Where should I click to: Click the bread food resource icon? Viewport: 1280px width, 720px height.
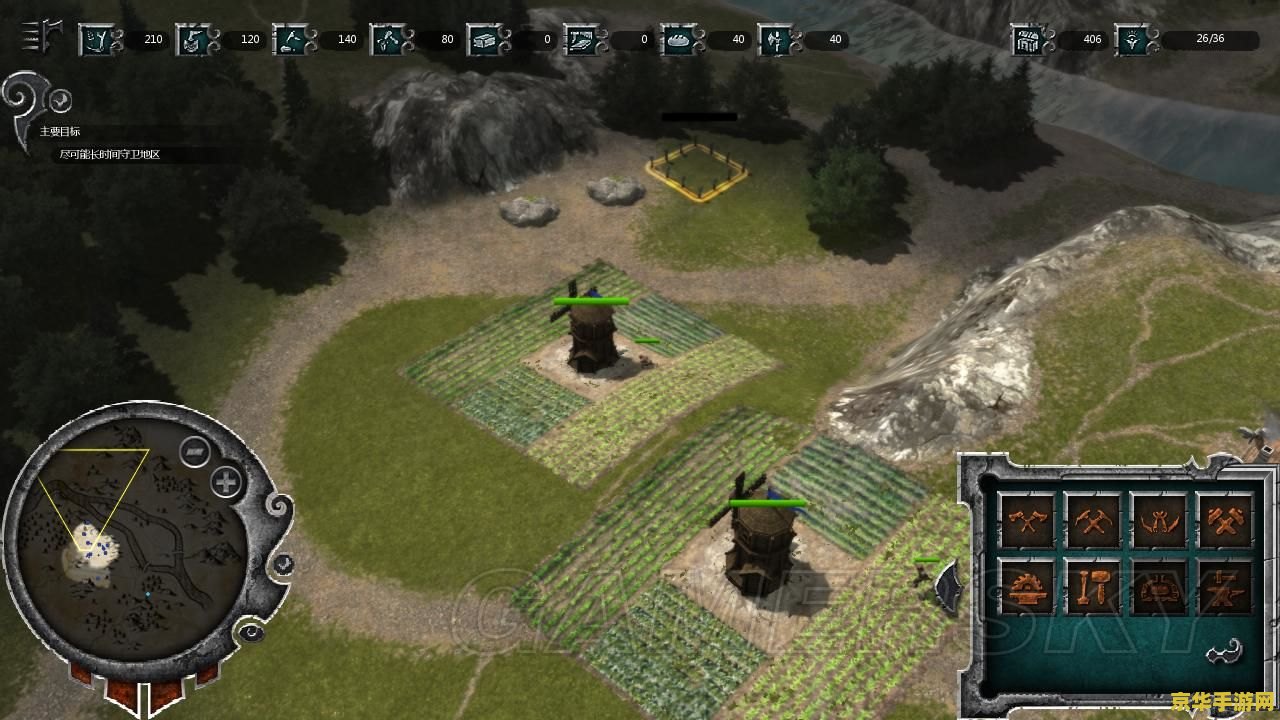pos(679,40)
